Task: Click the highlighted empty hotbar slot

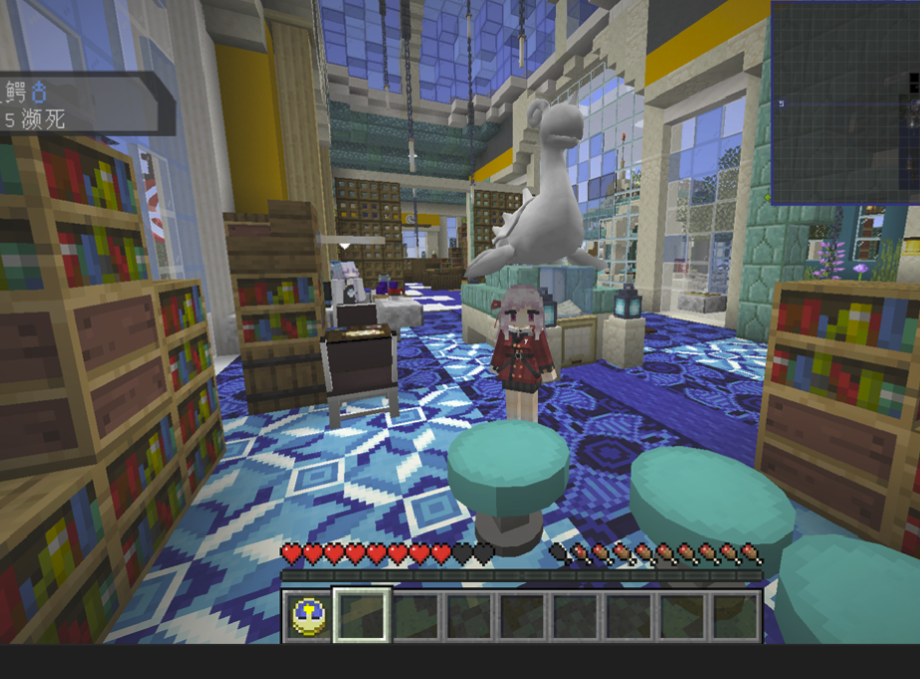Action: tap(361, 615)
